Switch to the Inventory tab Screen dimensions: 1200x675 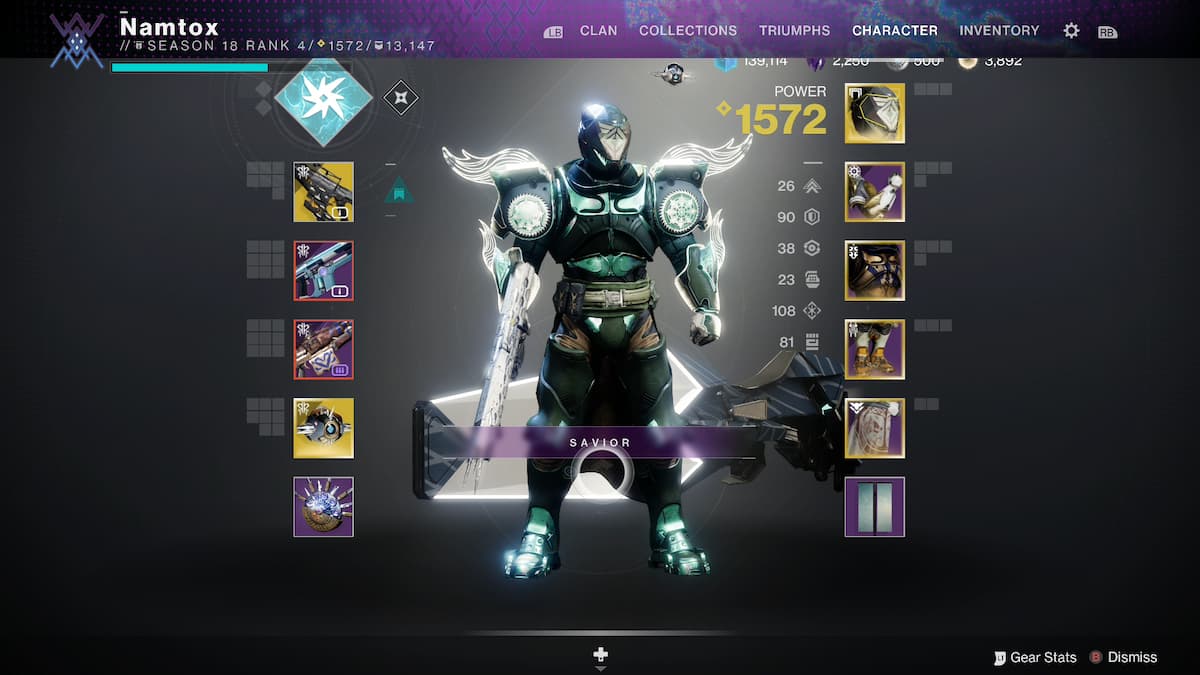tap(1000, 31)
